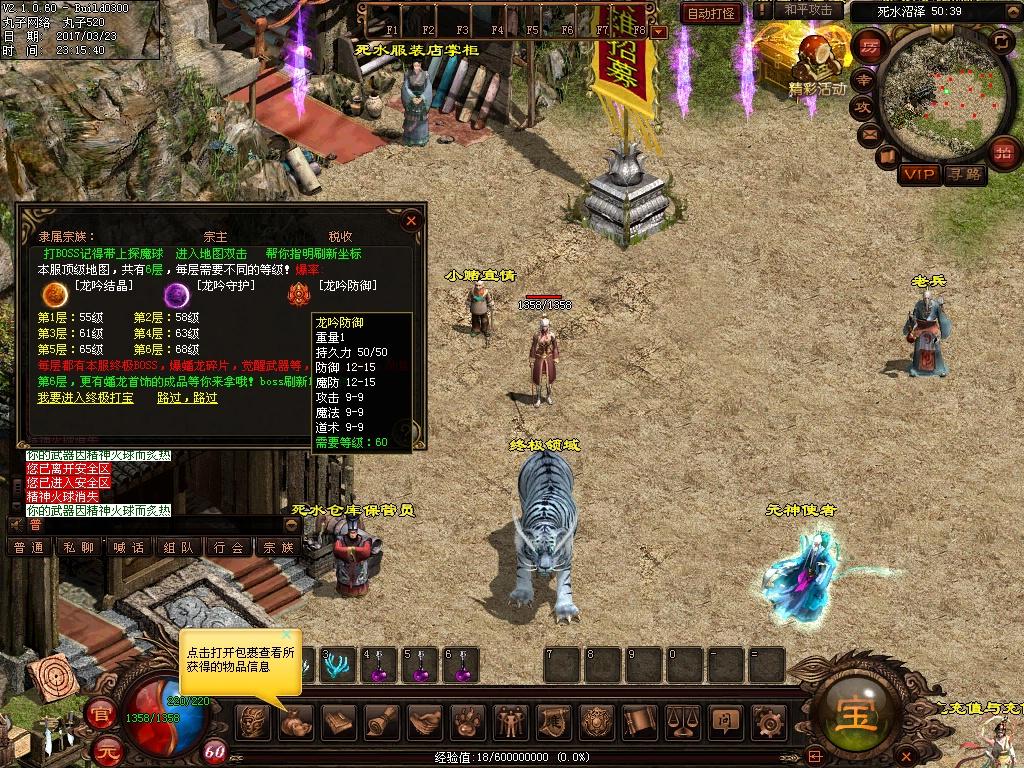
Task: Click the handshake trade icon
Action: [x=426, y=720]
